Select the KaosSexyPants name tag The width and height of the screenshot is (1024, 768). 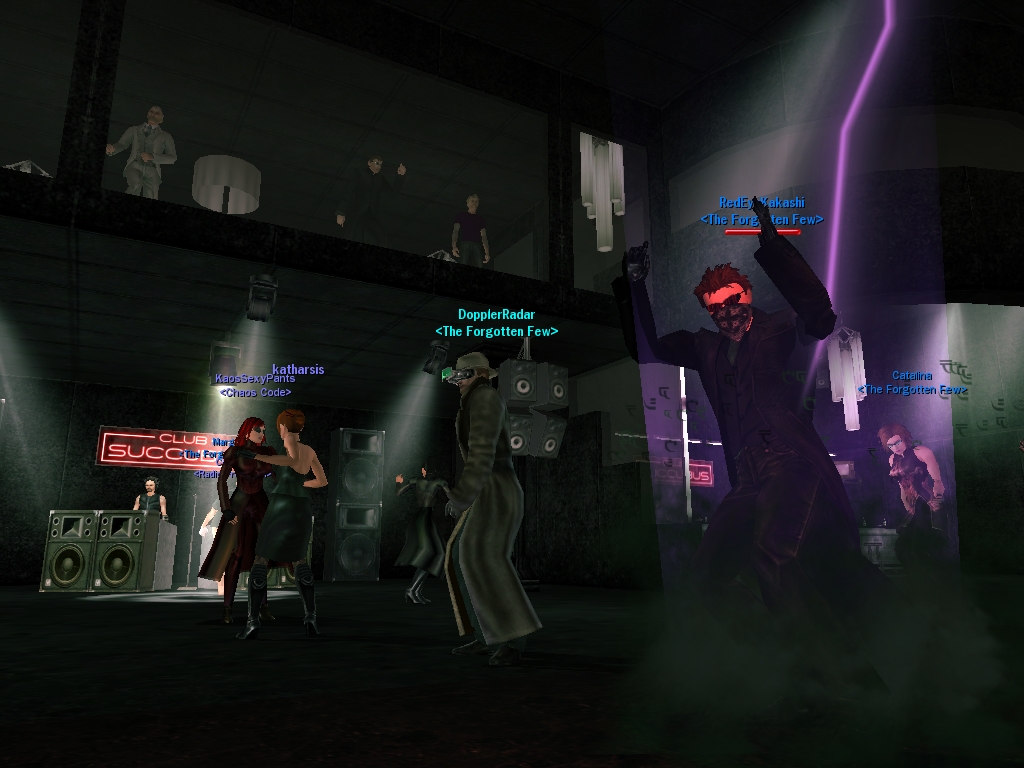pos(254,380)
